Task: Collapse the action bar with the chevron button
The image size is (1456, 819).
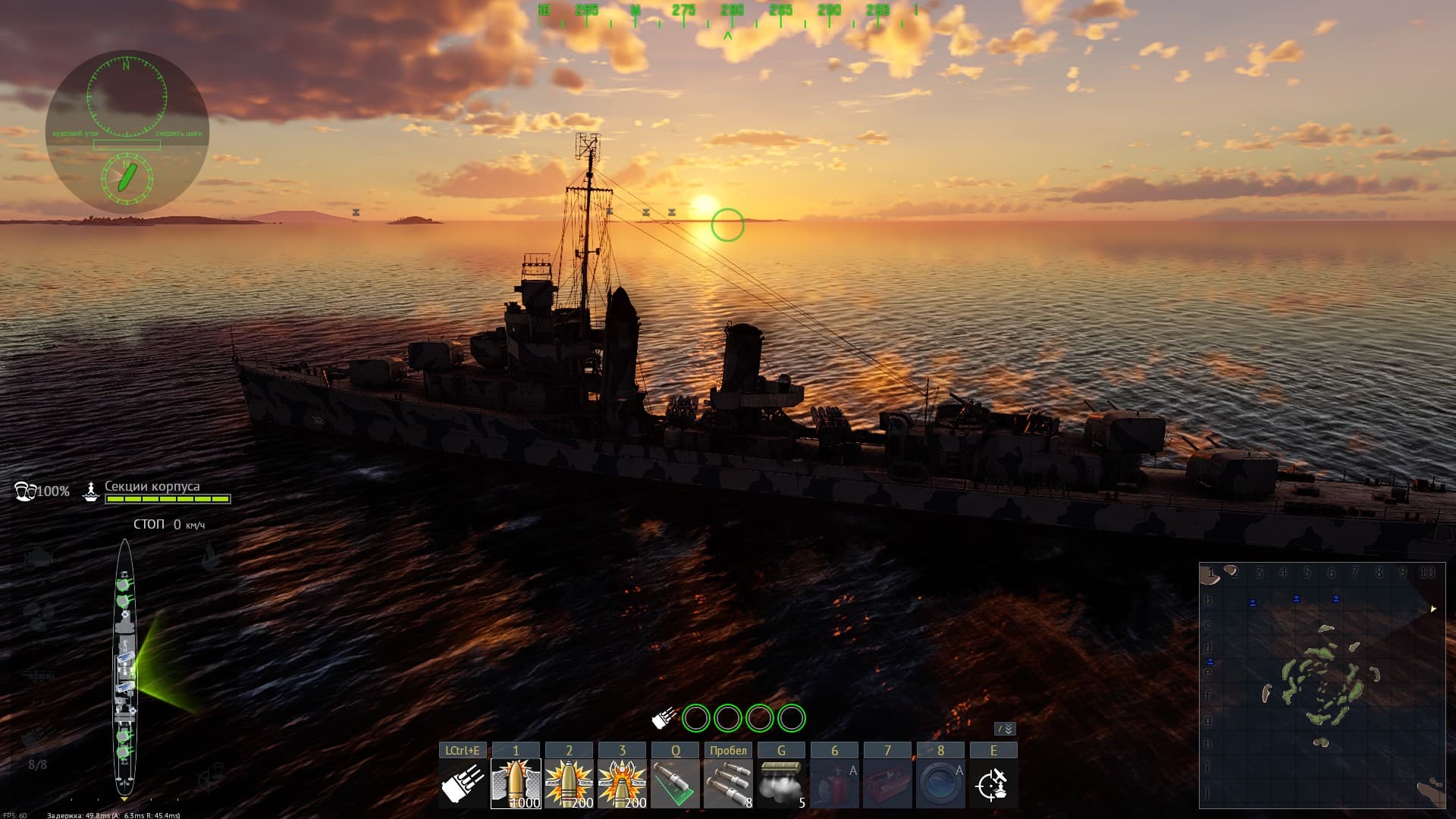Action: point(1005,729)
